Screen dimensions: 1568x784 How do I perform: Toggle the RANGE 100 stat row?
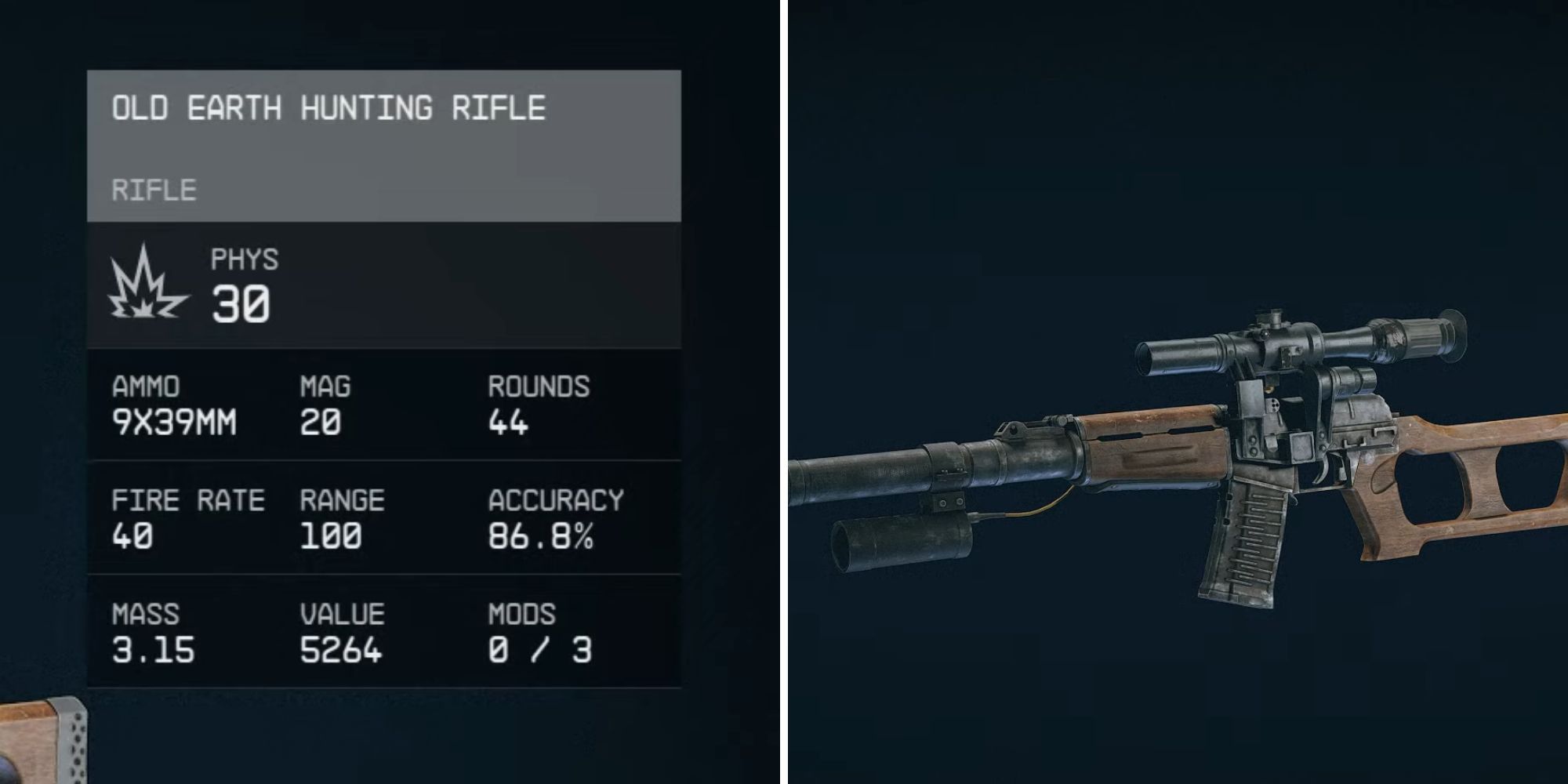337,517
